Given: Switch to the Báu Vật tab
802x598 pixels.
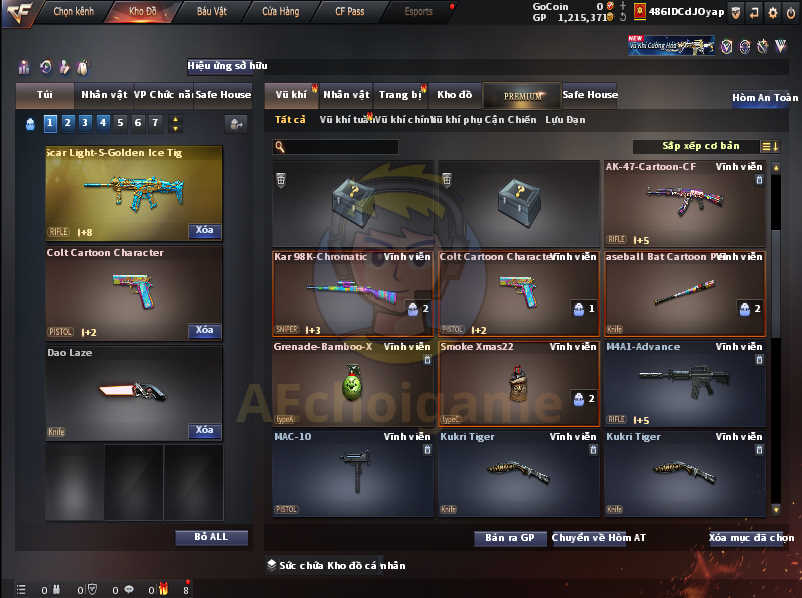Looking at the screenshot, I should point(211,12).
